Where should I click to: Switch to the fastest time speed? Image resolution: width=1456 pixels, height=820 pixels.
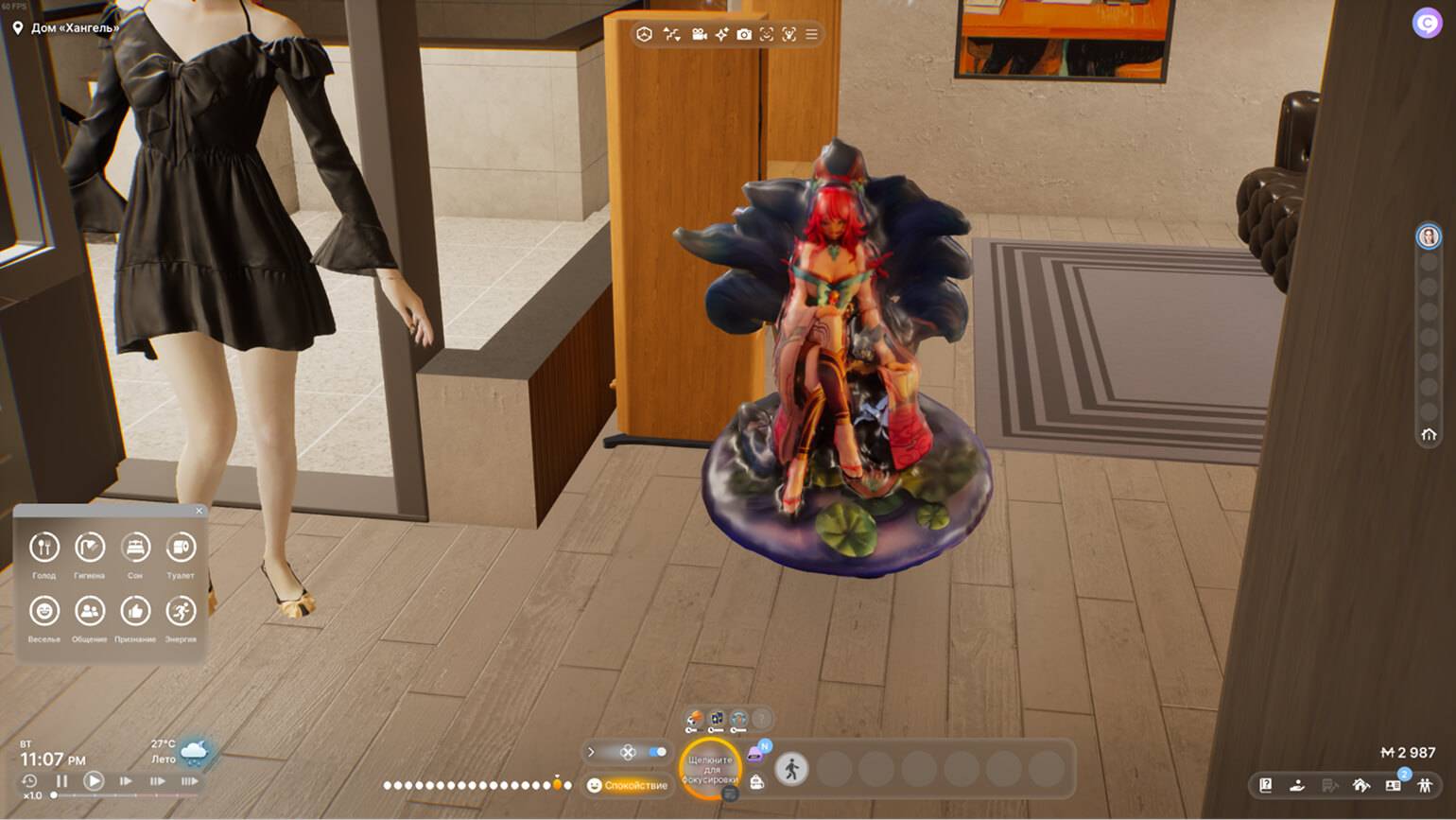189,781
